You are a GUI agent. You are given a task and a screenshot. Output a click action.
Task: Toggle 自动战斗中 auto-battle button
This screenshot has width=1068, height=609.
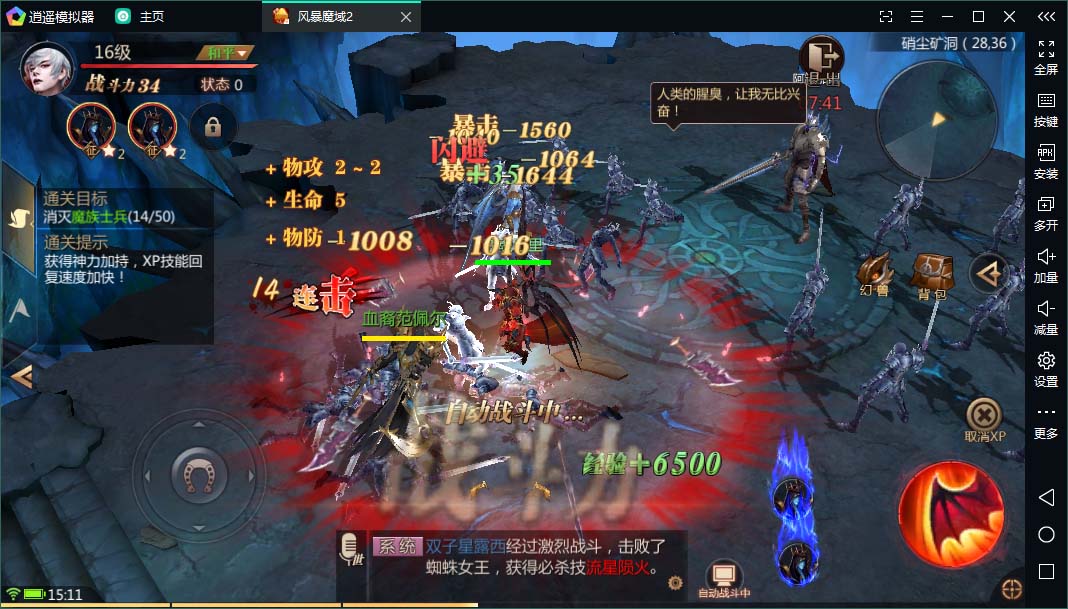click(724, 577)
